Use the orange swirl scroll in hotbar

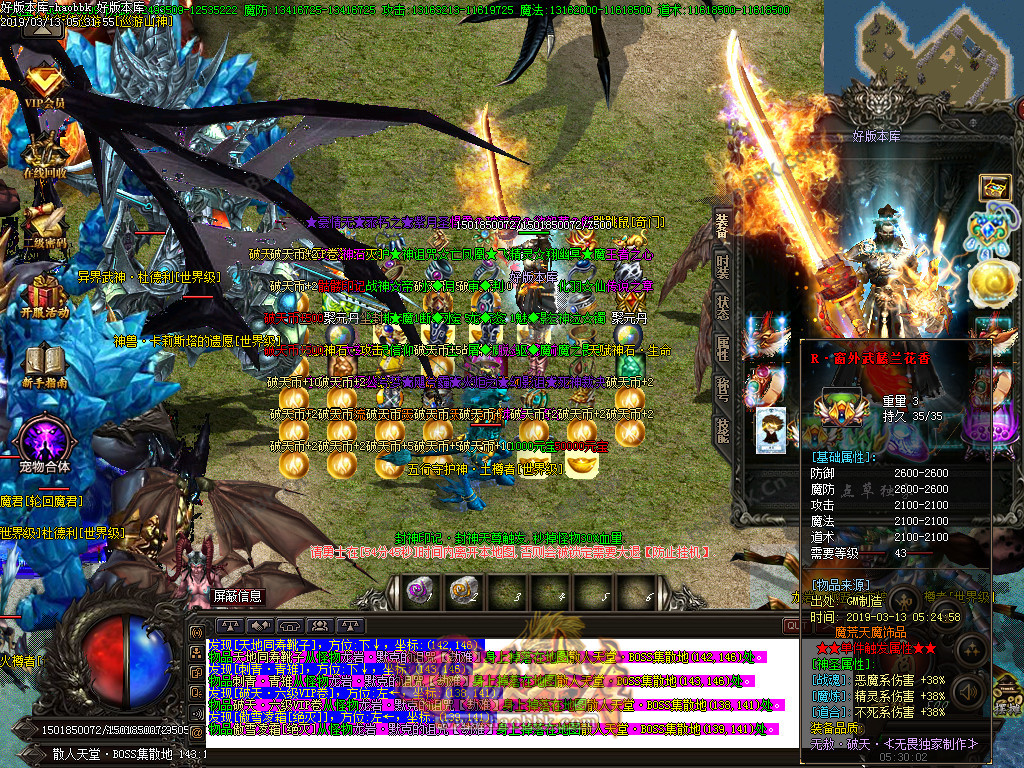(461, 591)
